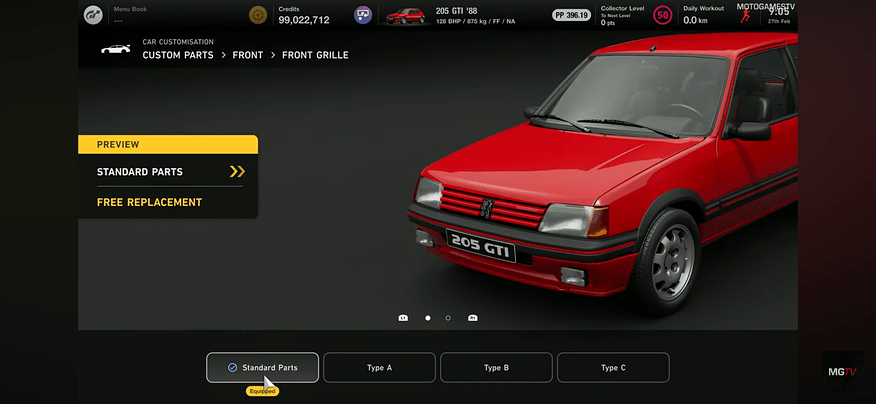This screenshot has width=876, height=404.
Task: Switch to the second preview view dot
Action: (x=448, y=318)
